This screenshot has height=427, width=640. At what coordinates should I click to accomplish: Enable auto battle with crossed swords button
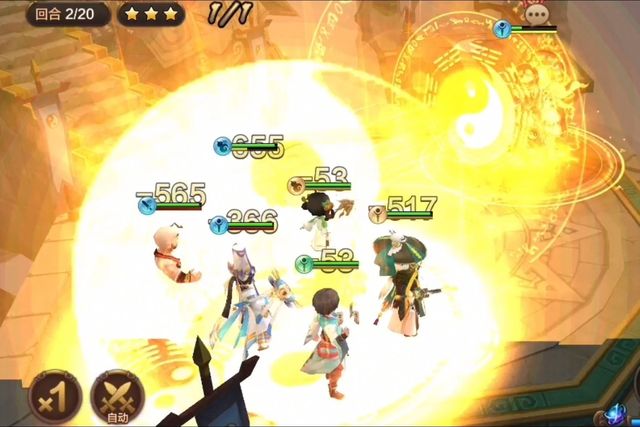click(x=117, y=395)
